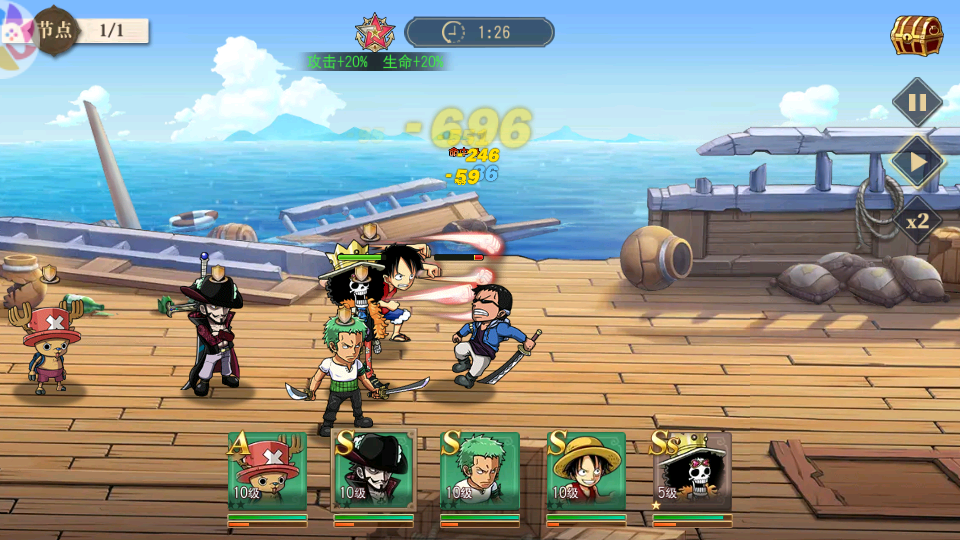Trigger the Luffy hero card
This screenshot has height=540, width=960.
tap(586, 472)
